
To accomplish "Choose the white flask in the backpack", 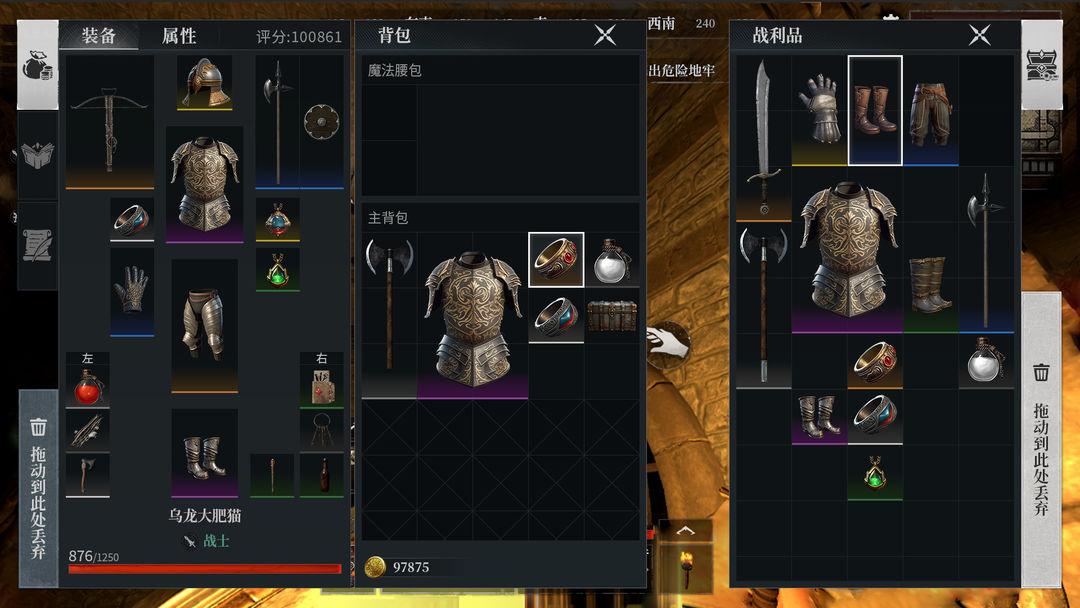I will click(611, 260).
